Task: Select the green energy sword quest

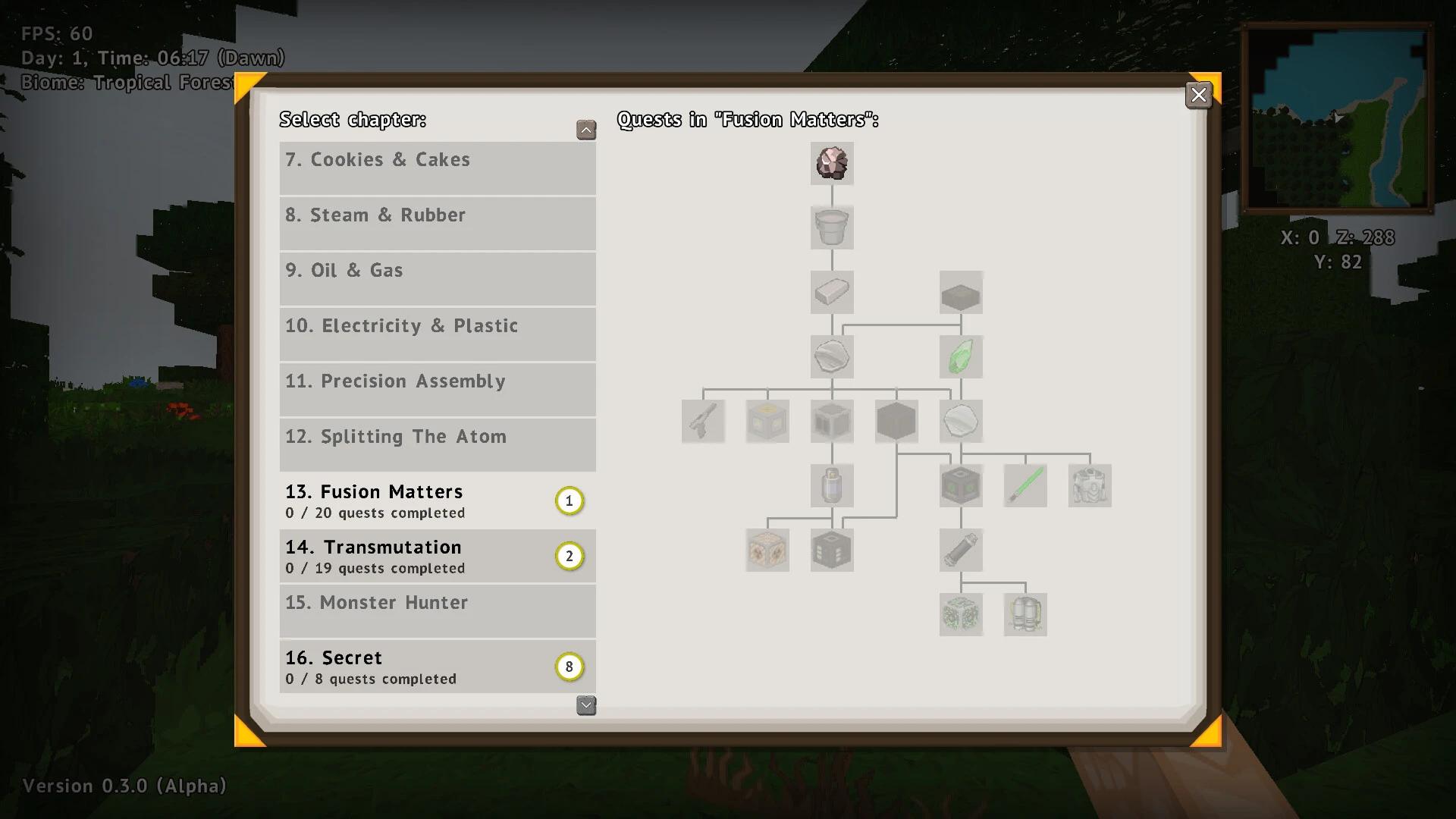Action: [x=1025, y=485]
